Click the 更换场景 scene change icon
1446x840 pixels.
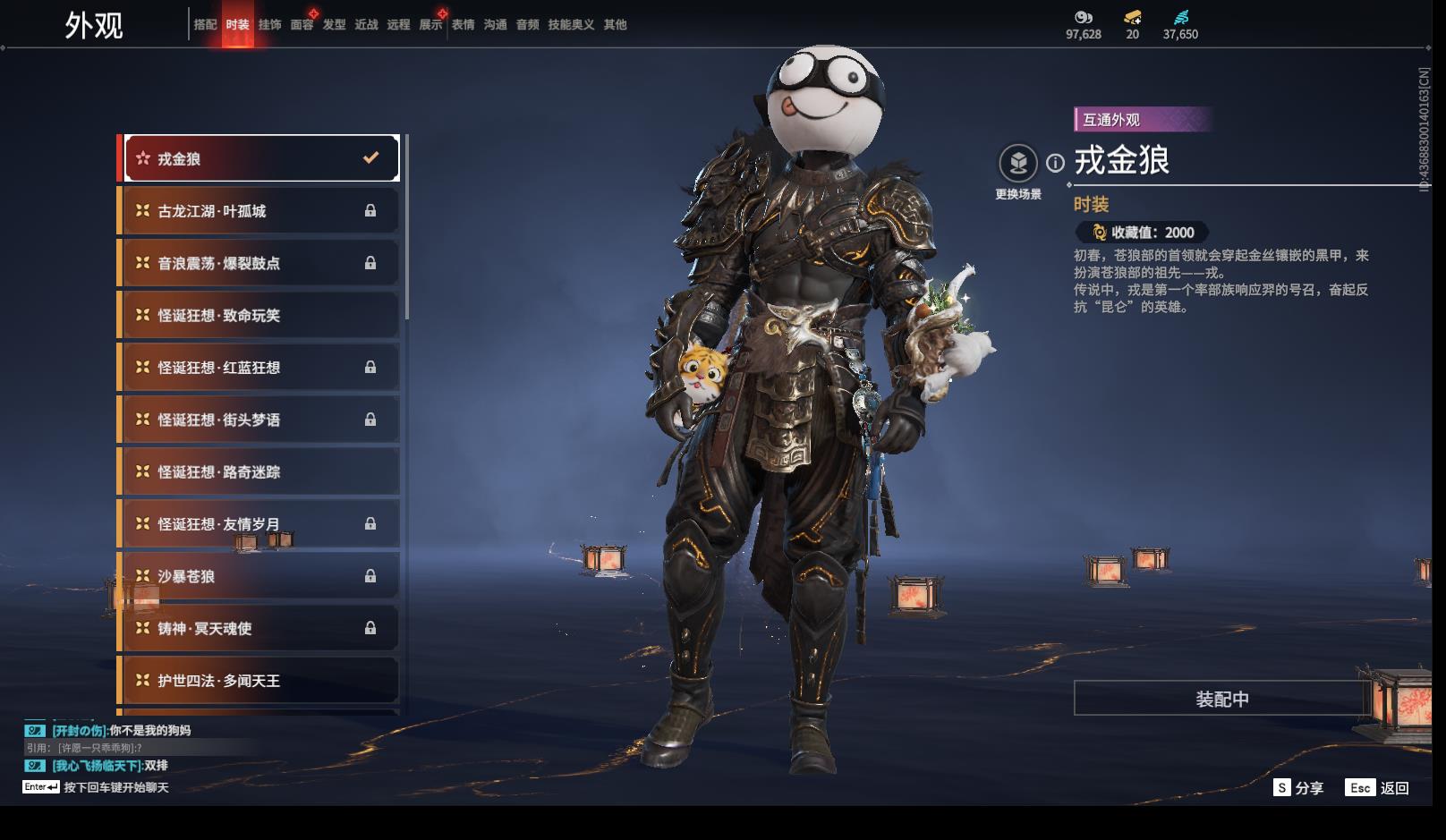(1018, 164)
